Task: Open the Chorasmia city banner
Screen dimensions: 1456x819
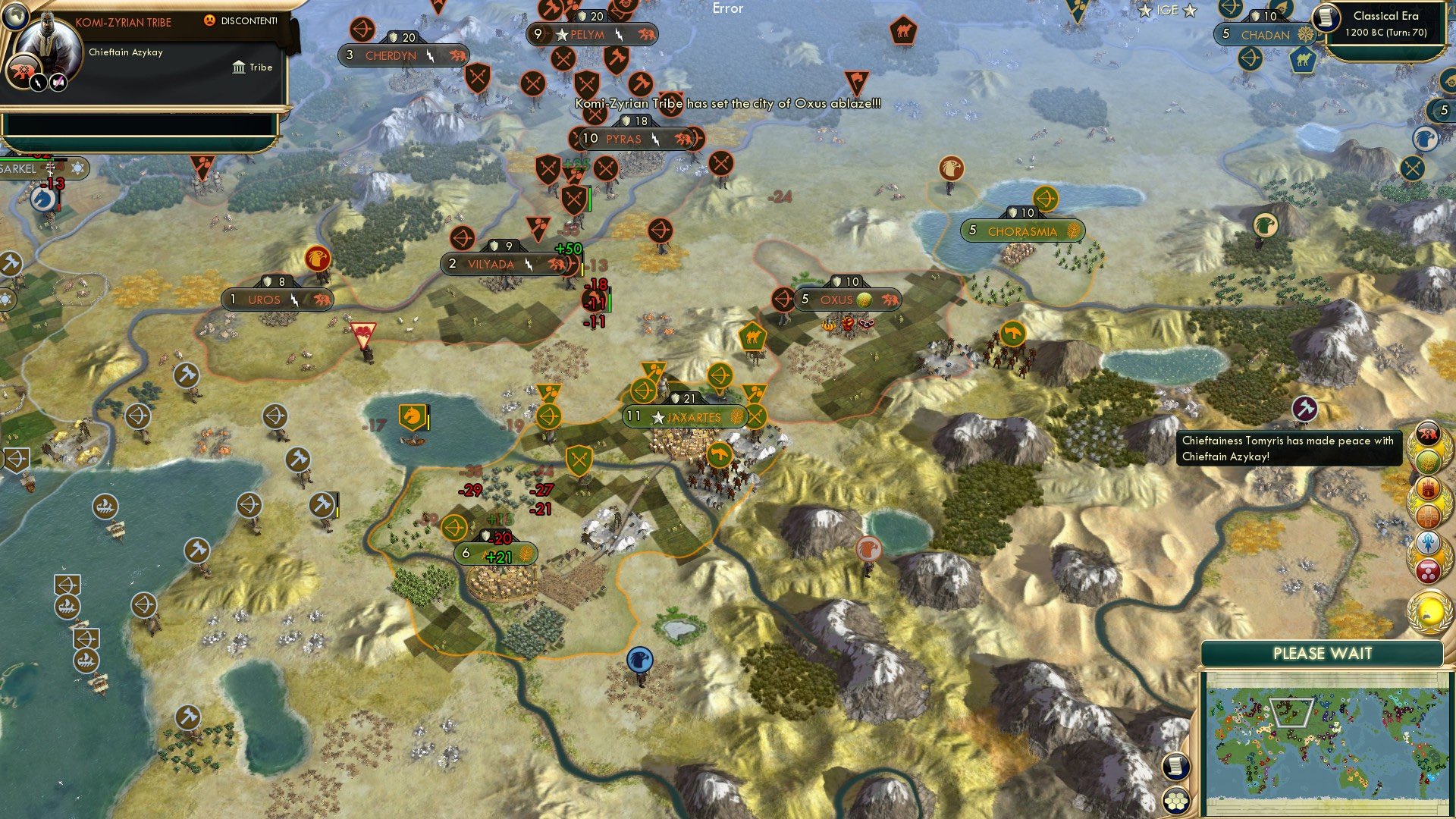Action: pos(1021,230)
